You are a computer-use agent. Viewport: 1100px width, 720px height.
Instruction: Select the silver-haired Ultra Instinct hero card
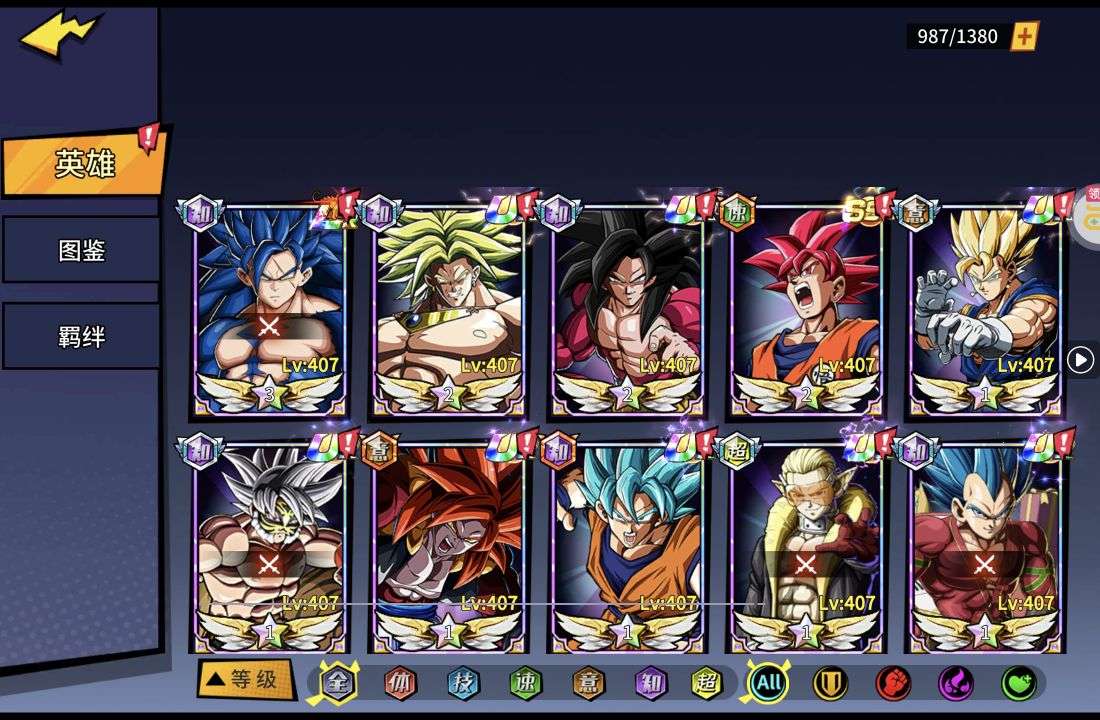tap(269, 545)
